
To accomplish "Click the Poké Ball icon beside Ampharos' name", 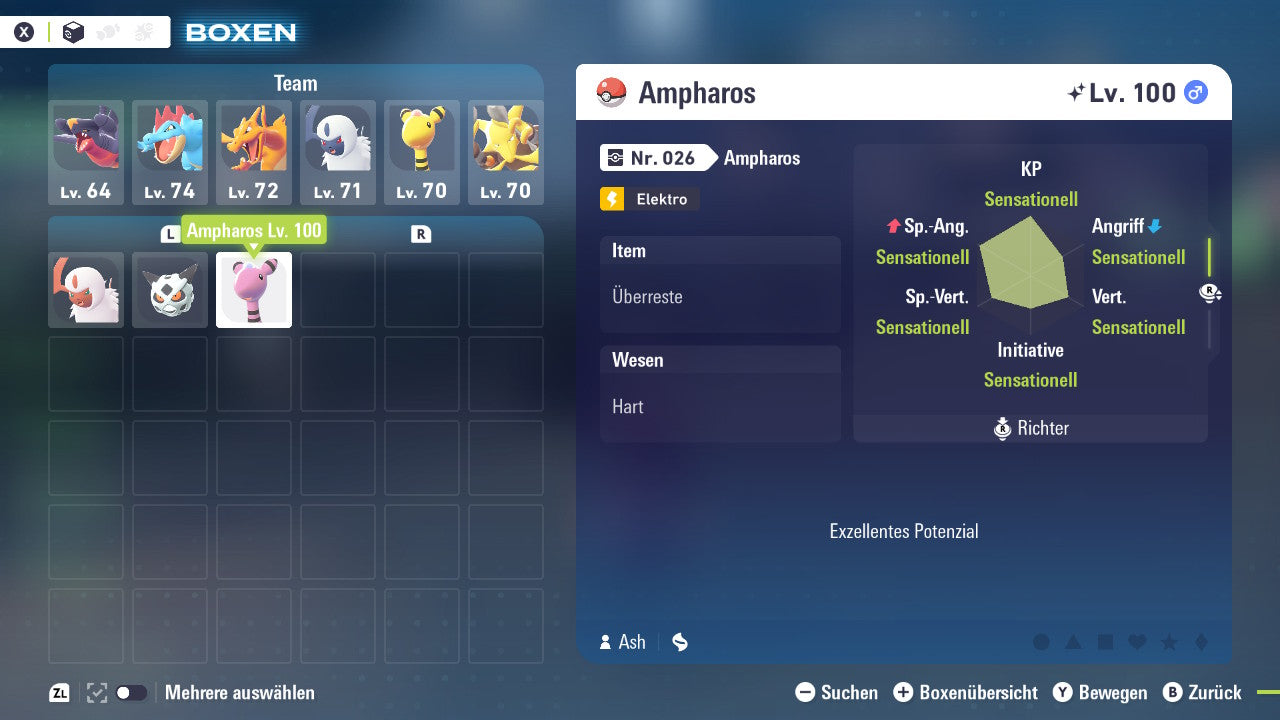I will [613, 92].
